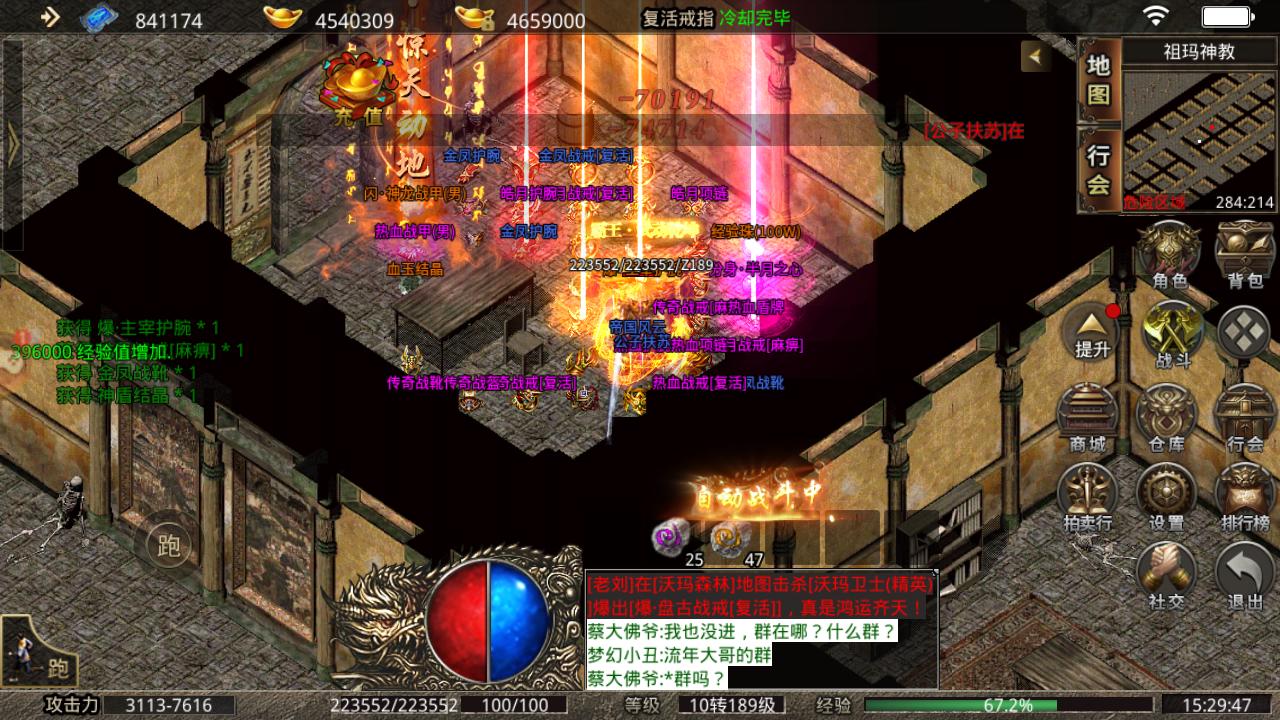1280x720 pixels.
Task: Open the 商城 shop
Action: tap(1088, 414)
